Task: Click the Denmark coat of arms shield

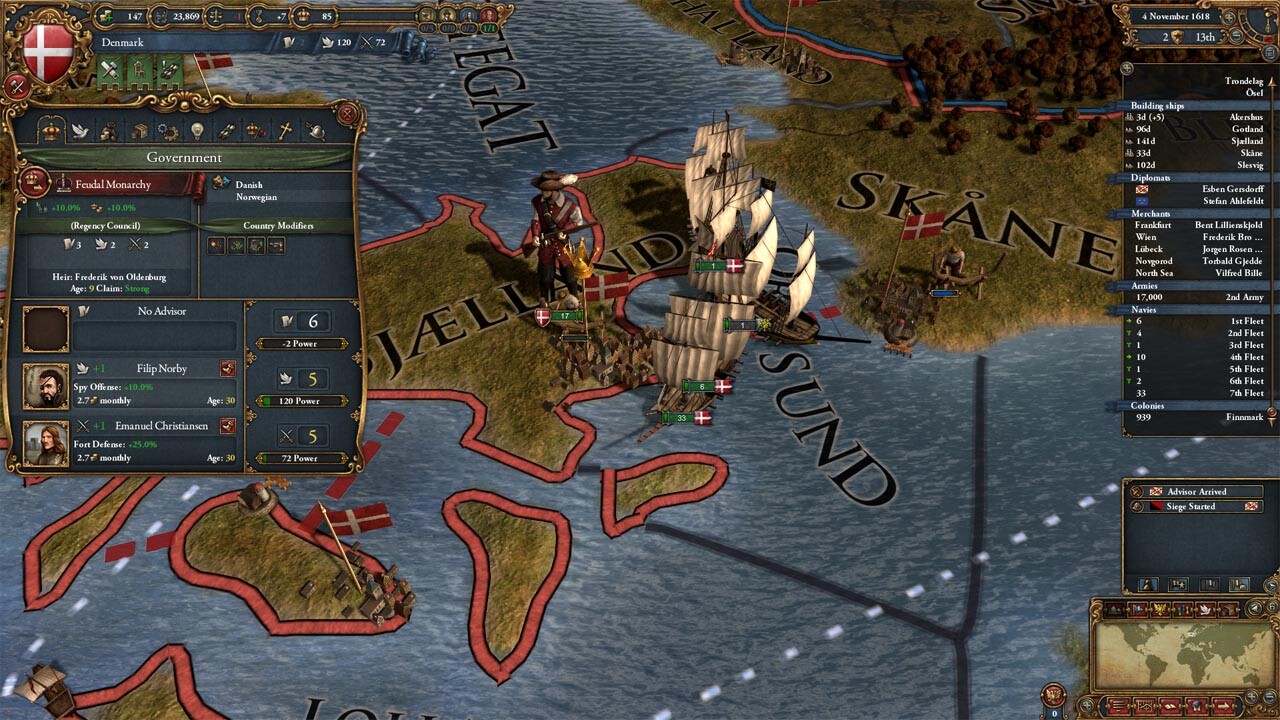Action: (x=47, y=52)
